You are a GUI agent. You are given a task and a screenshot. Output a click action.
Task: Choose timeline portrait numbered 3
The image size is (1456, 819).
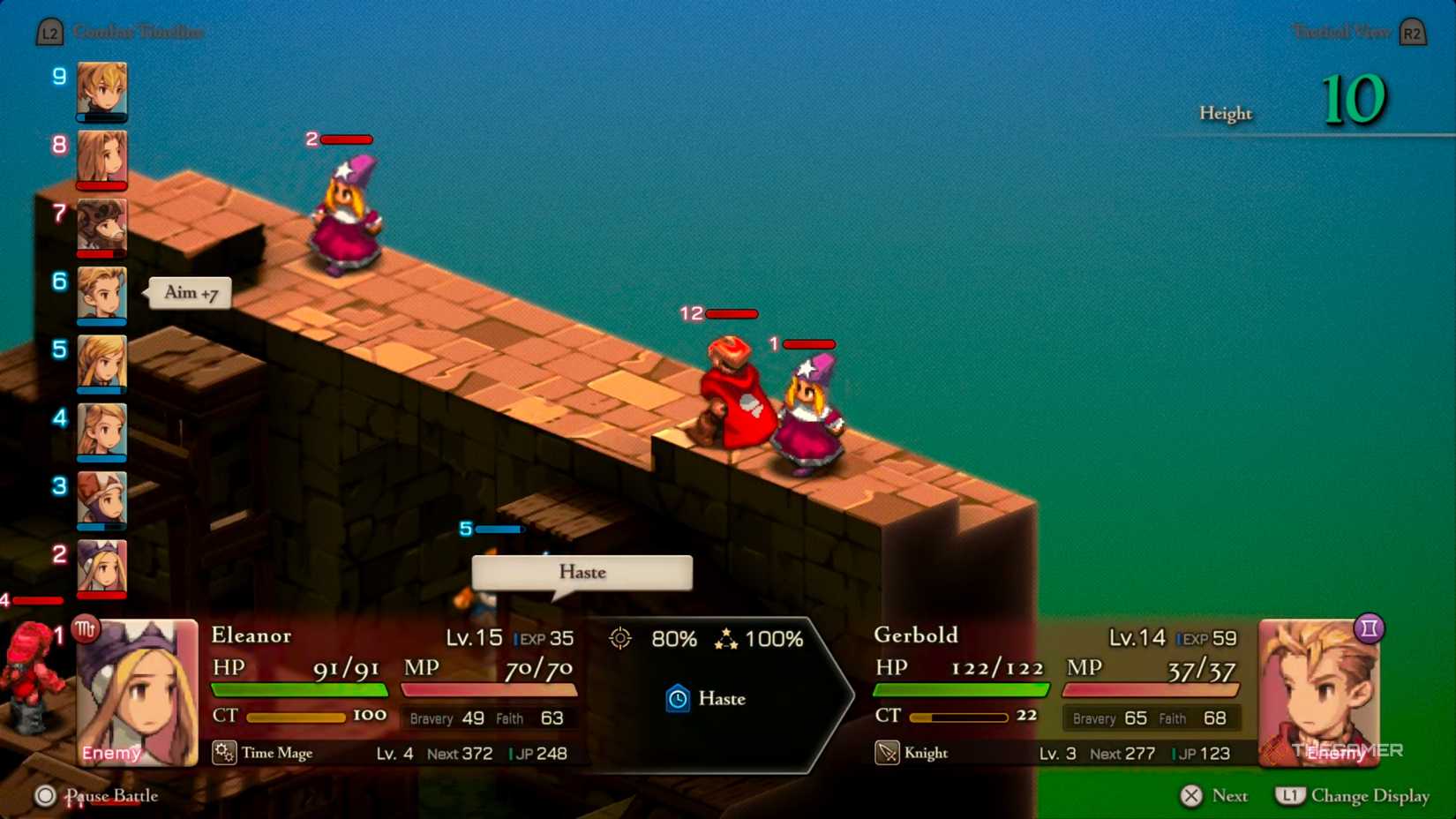tap(101, 500)
